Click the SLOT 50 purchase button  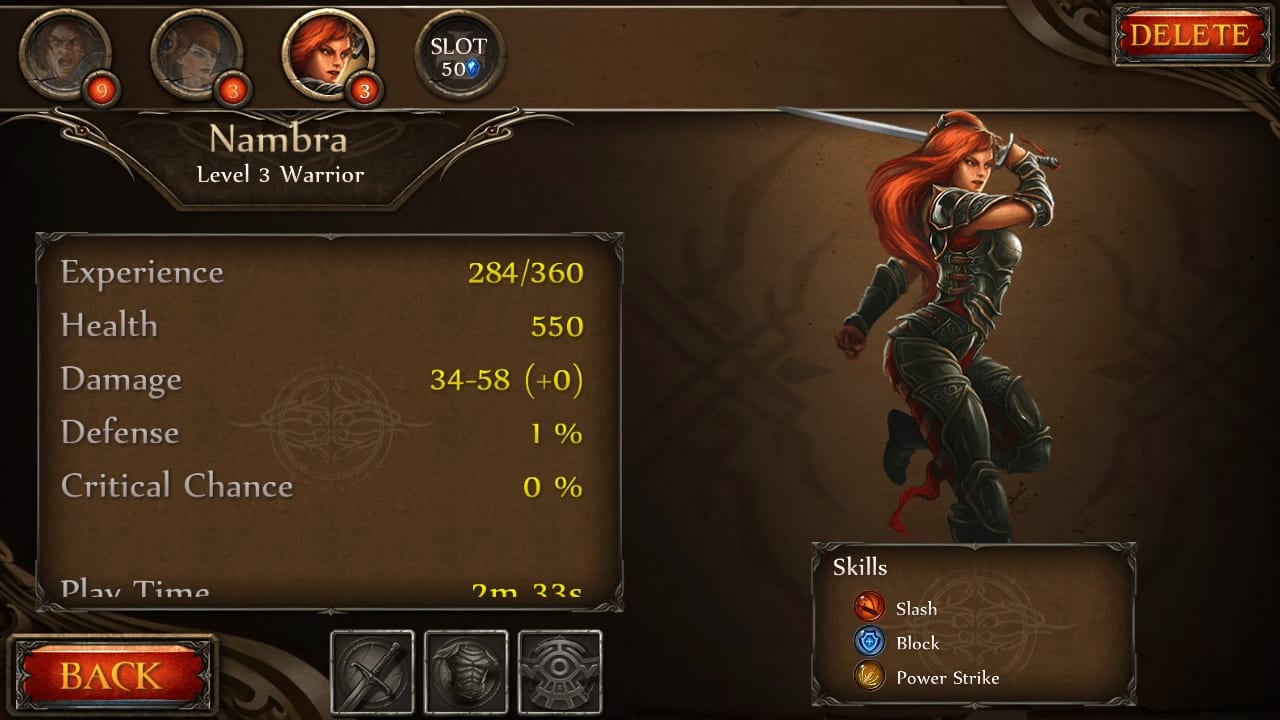(x=459, y=50)
